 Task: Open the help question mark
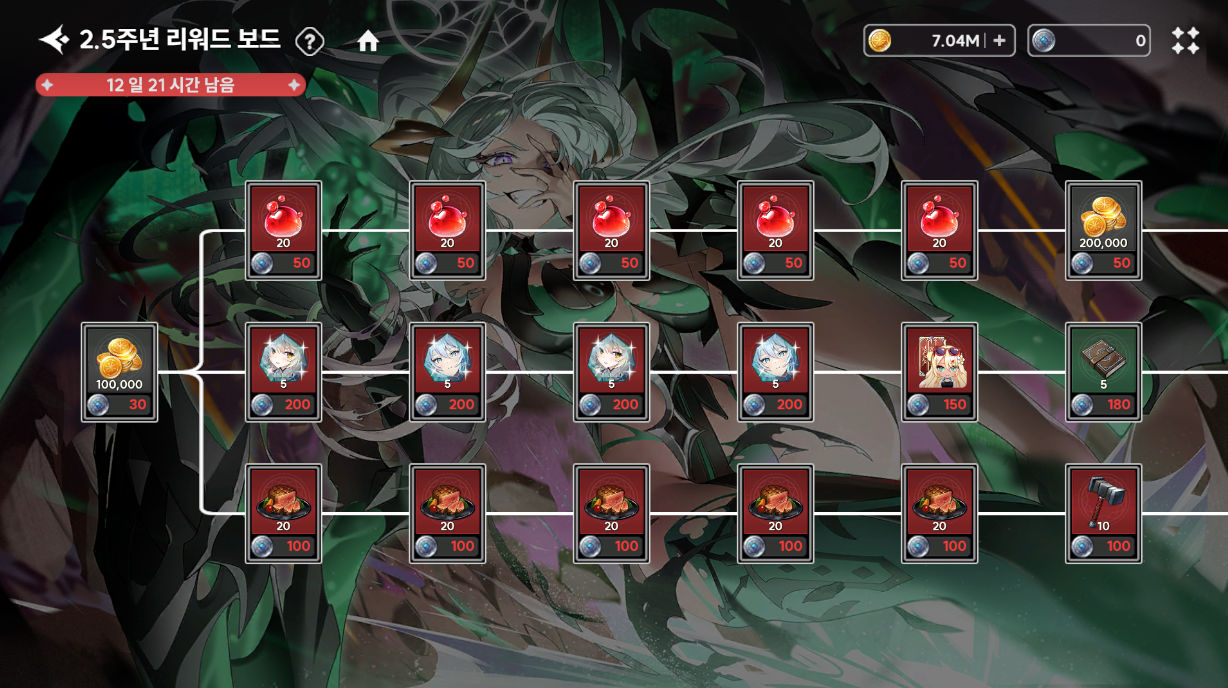pyautogui.click(x=310, y=41)
